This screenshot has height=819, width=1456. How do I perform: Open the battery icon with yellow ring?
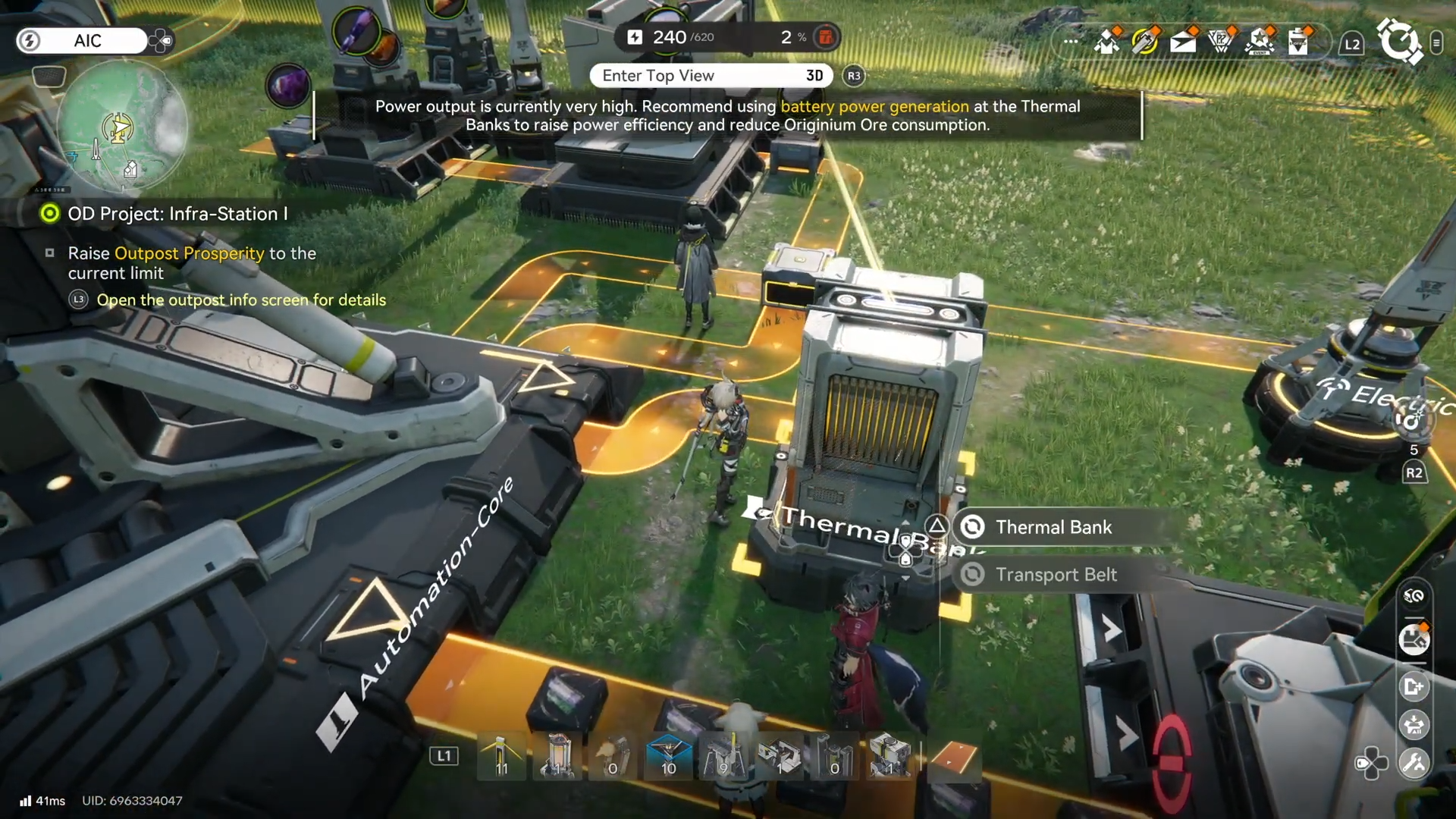[1144, 42]
